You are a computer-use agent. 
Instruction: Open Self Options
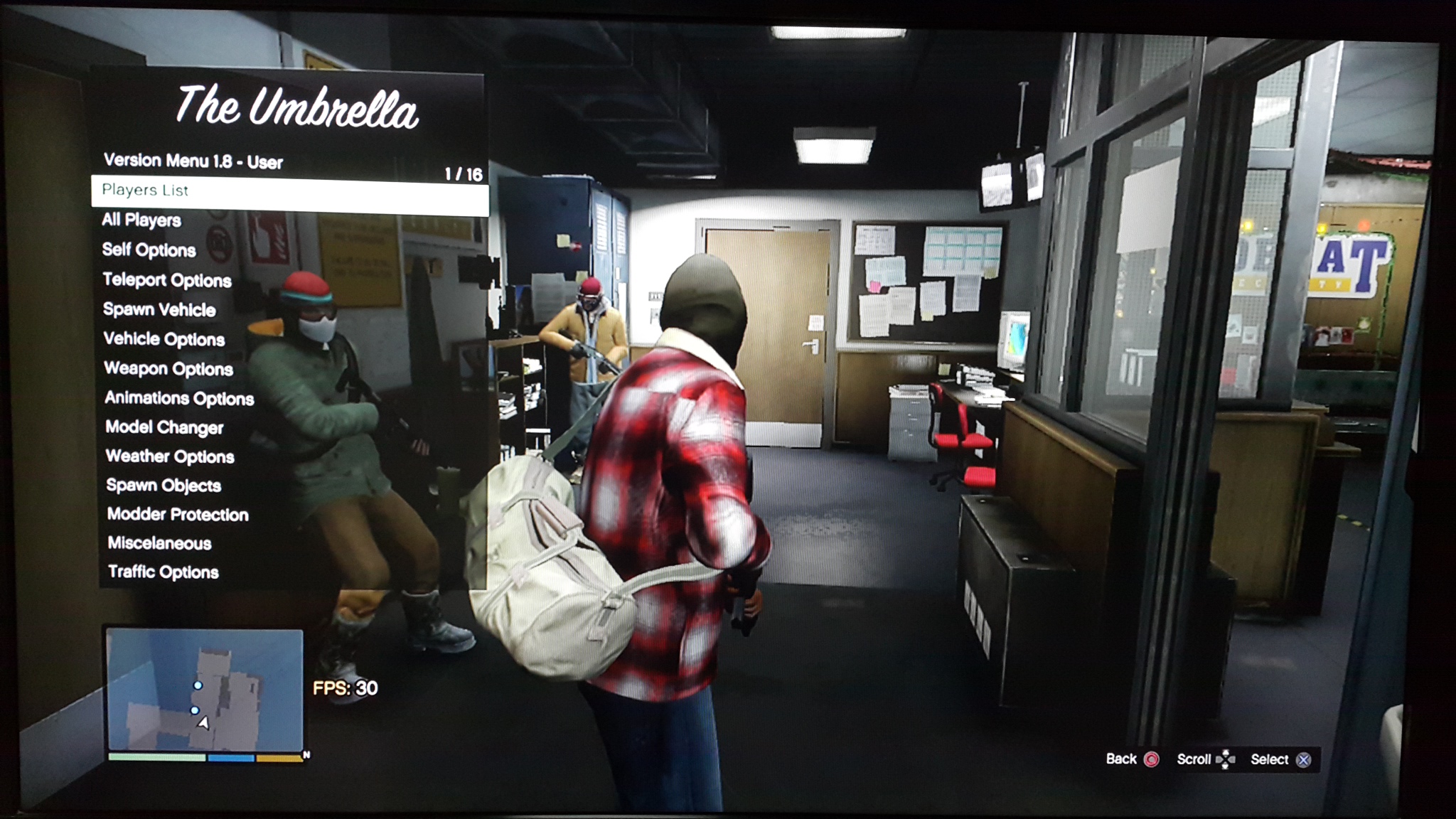point(149,250)
